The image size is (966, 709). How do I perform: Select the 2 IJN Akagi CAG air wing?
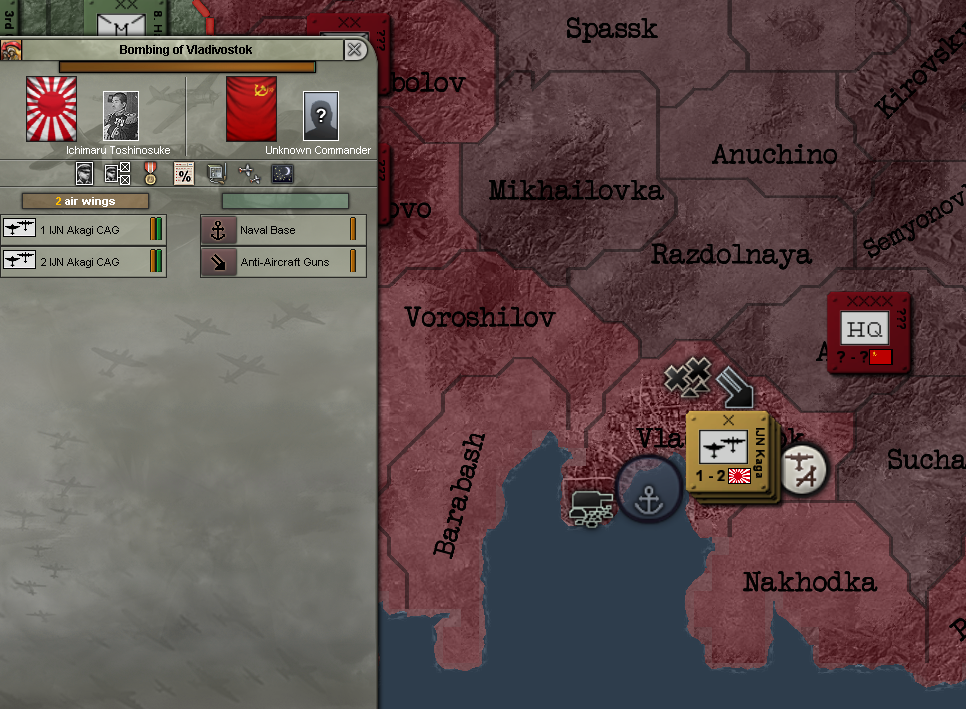point(83,262)
